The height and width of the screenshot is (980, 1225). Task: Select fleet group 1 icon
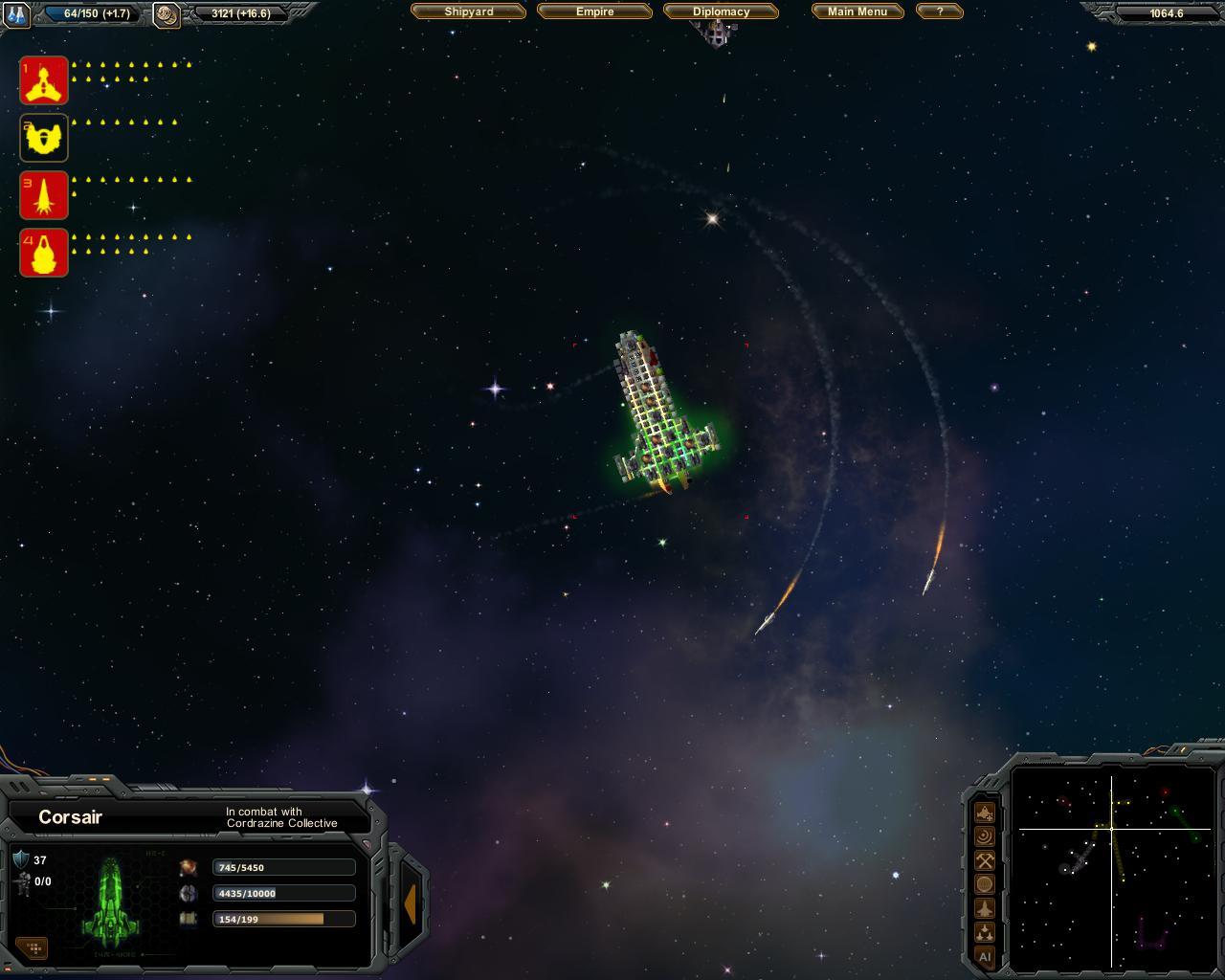pyautogui.click(x=44, y=80)
